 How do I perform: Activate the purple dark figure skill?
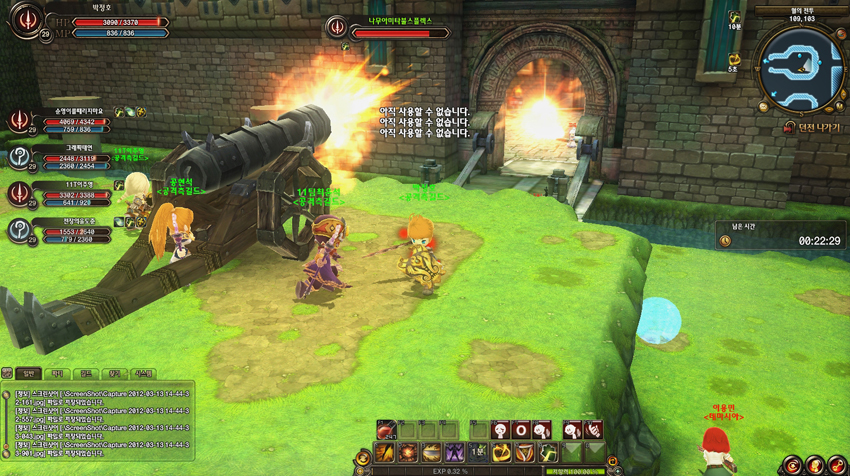point(454,453)
